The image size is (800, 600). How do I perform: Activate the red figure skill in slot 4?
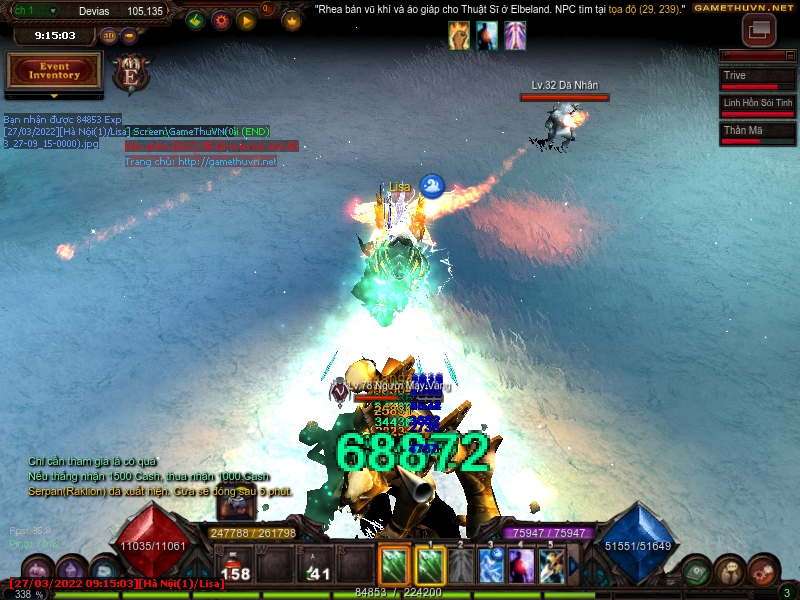[x=521, y=566]
